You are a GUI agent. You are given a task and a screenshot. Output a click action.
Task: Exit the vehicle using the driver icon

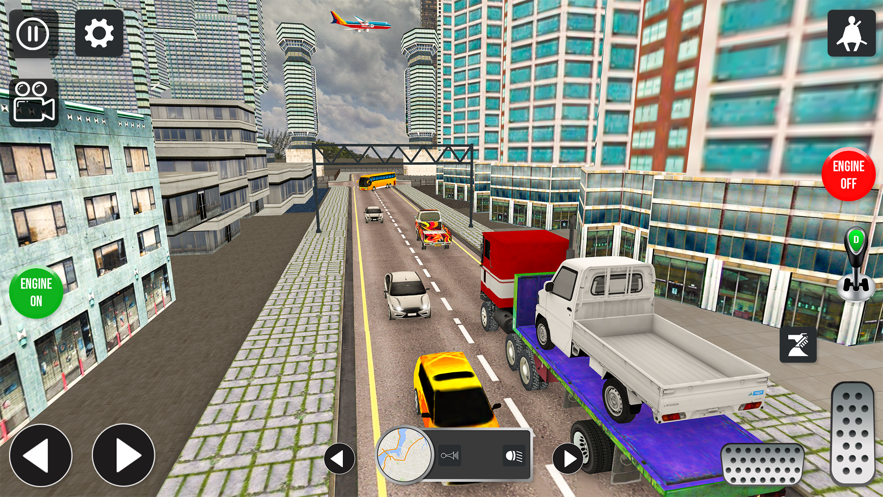click(851, 34)
